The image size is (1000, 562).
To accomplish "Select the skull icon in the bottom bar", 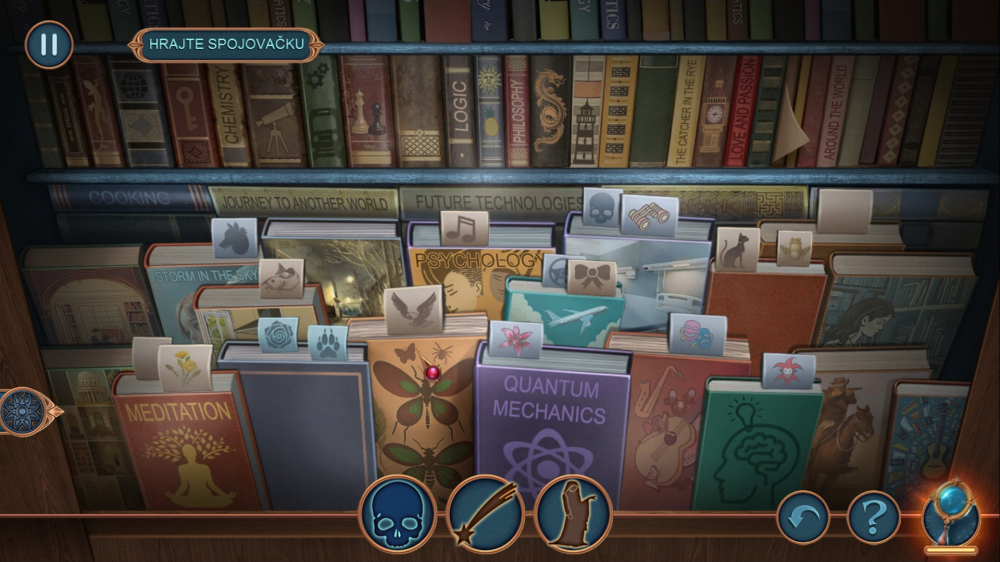I will pos(397,514).
